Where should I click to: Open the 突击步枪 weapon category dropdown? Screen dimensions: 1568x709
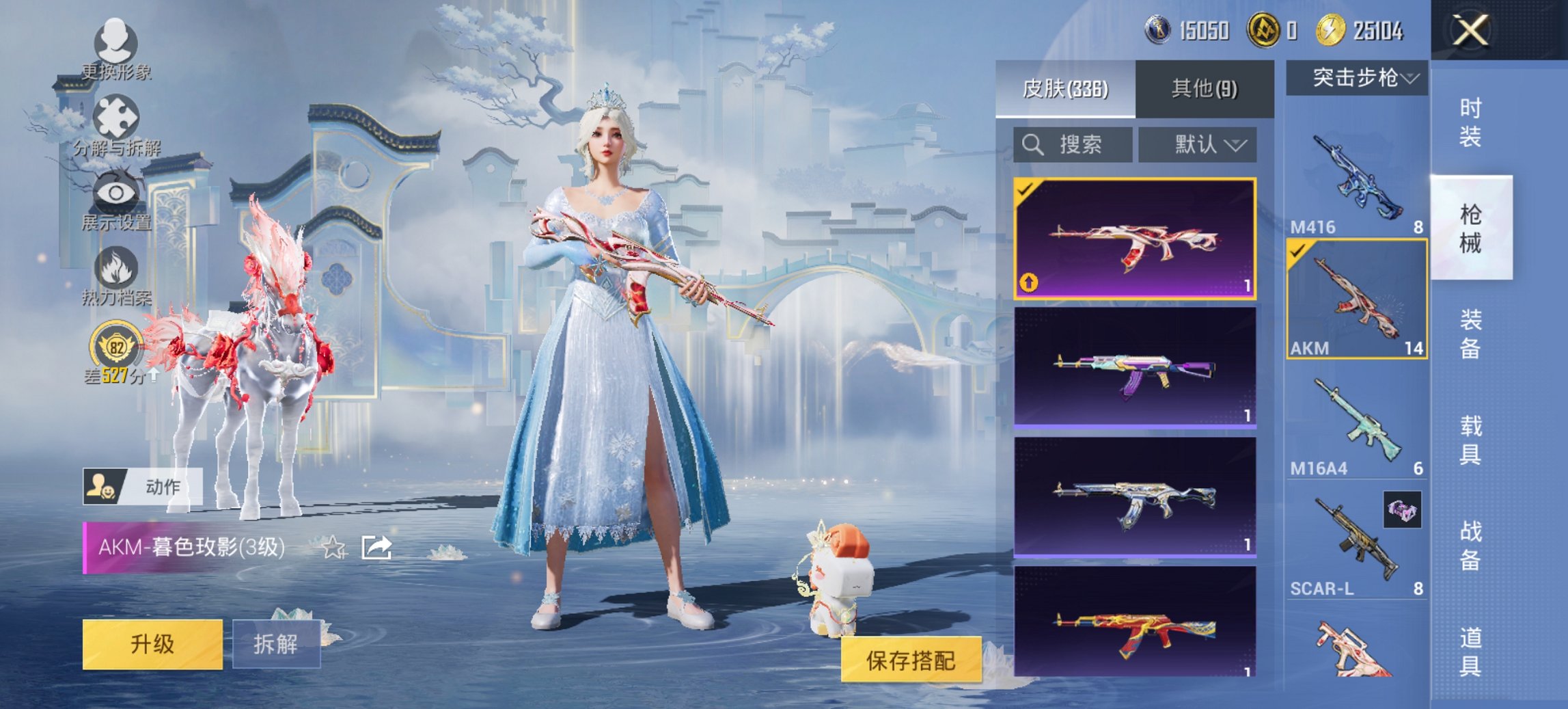1360,77
